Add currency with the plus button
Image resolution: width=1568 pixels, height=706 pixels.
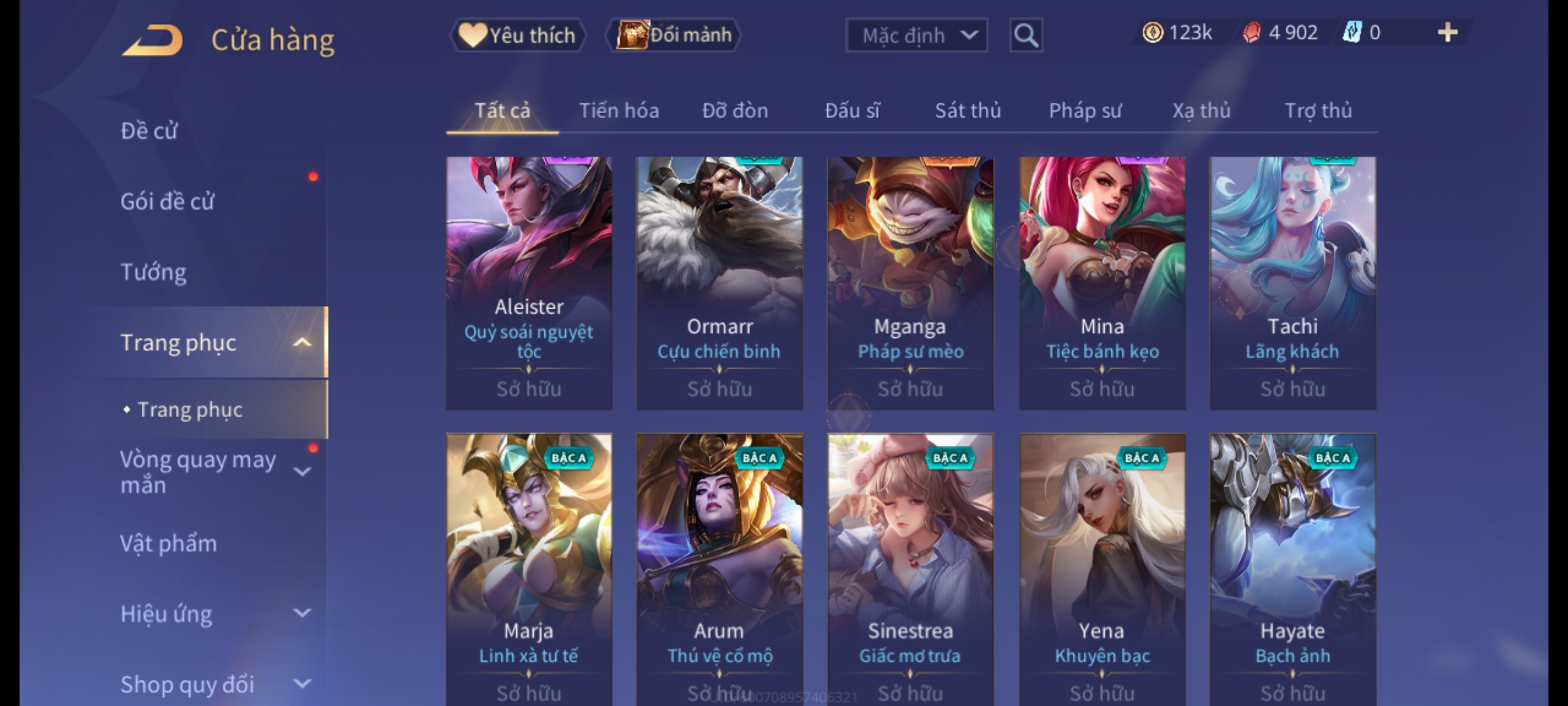tap(1447, 33)
